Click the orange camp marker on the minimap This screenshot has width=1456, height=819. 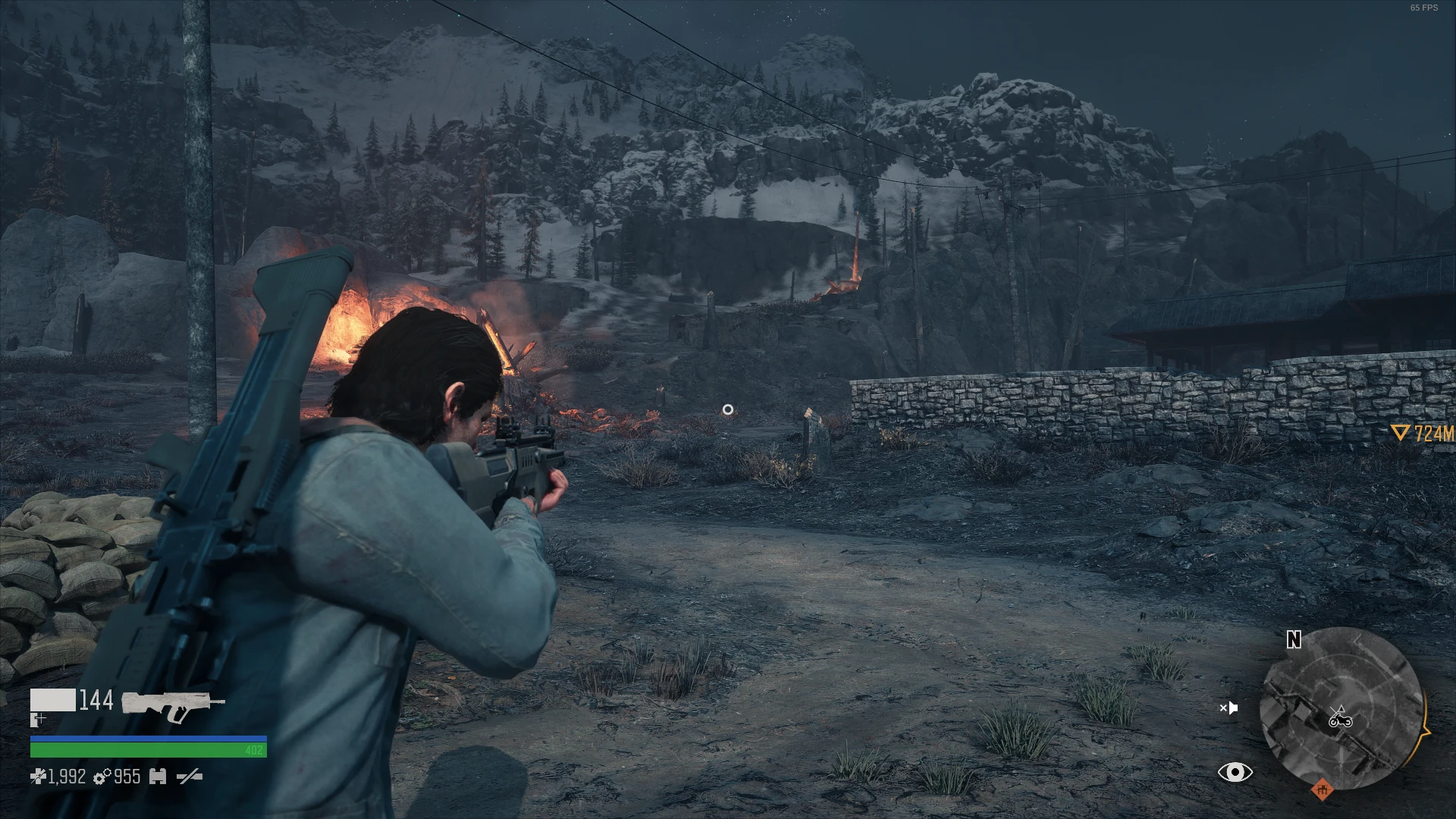coord(1323,790)
